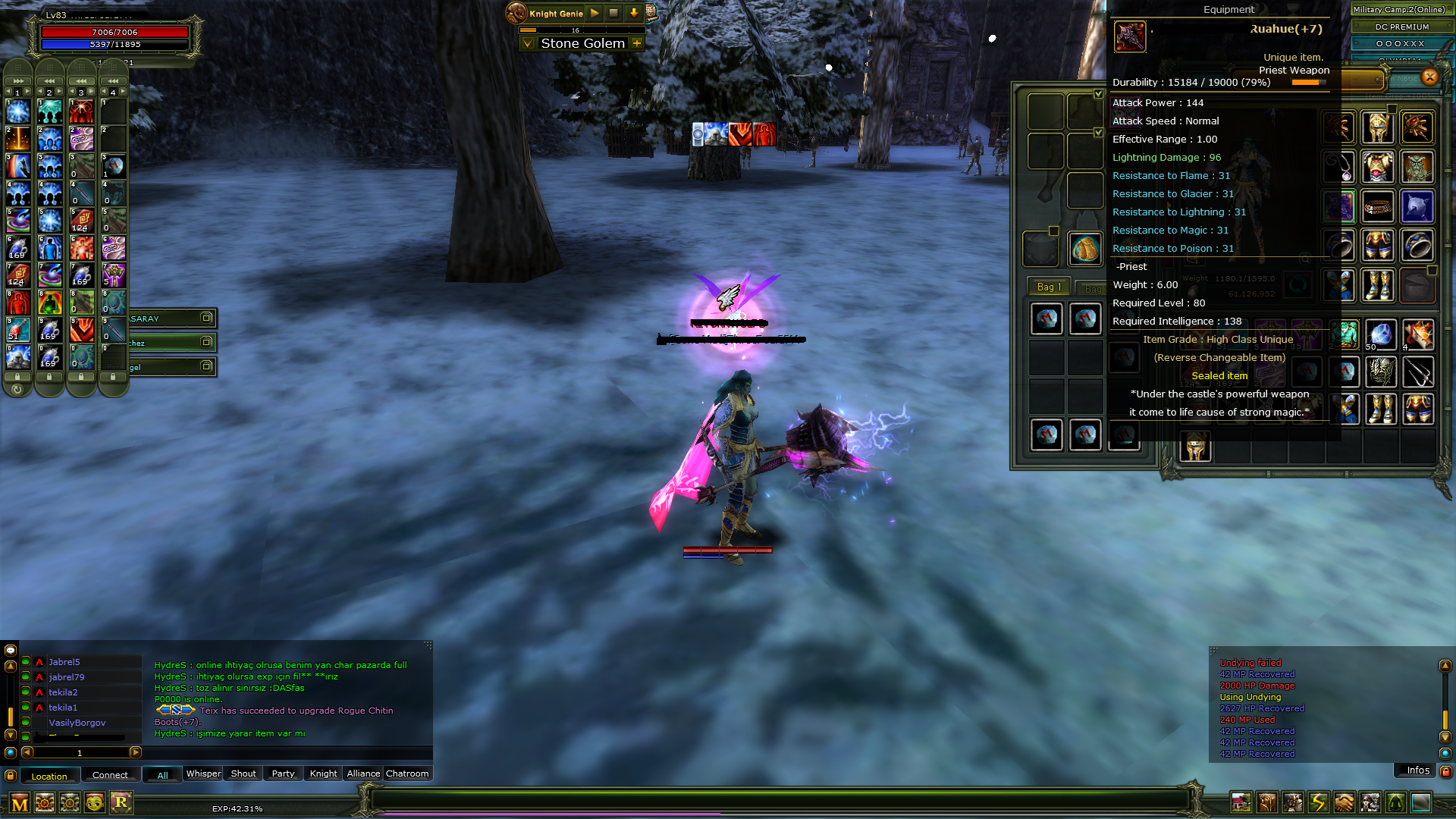Open the Chatroom tab
This screenshot has height=819, width=1456.
point(407,773)
